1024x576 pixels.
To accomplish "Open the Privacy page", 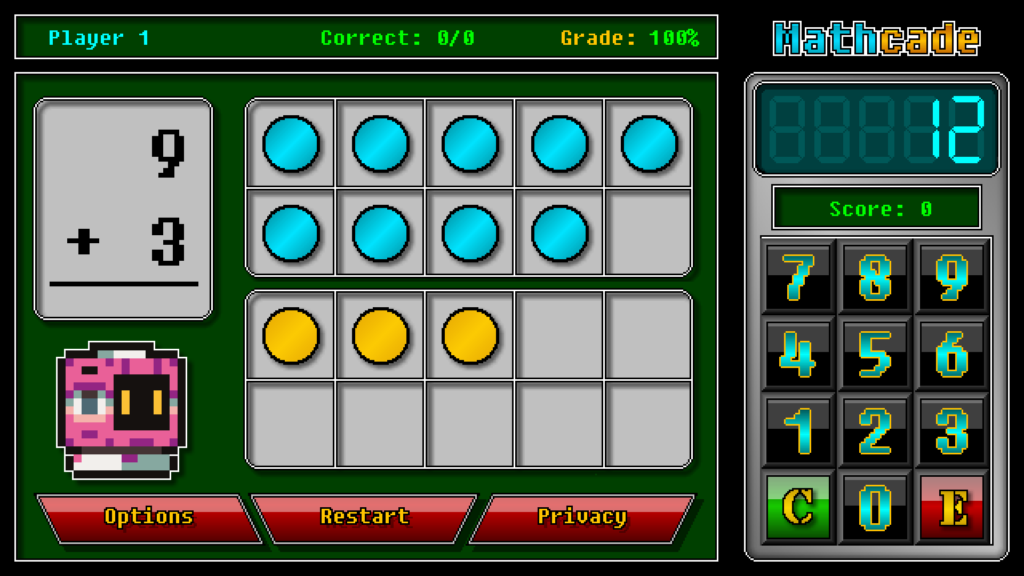I will pos(582,517).
